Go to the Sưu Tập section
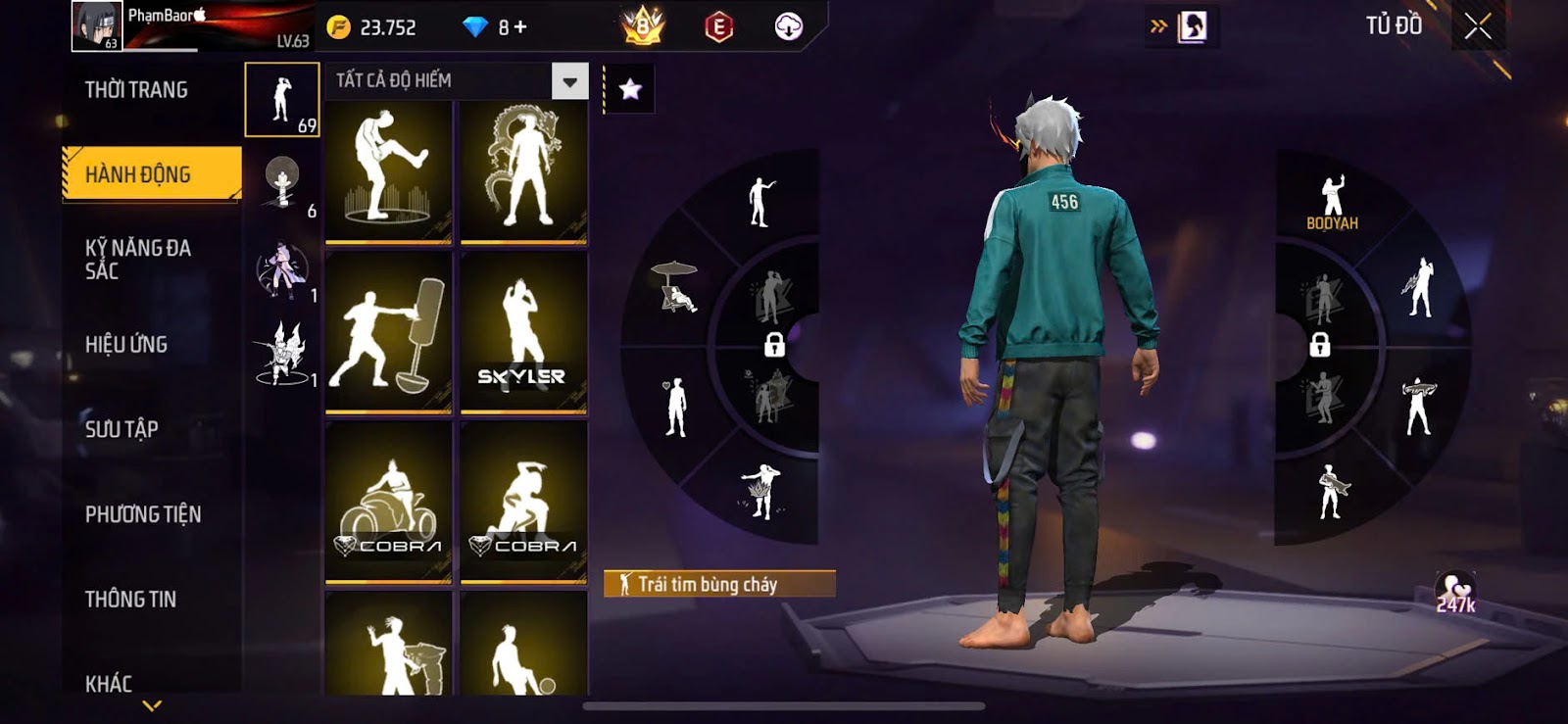The image size is (1568, 724). coord(122,429)
